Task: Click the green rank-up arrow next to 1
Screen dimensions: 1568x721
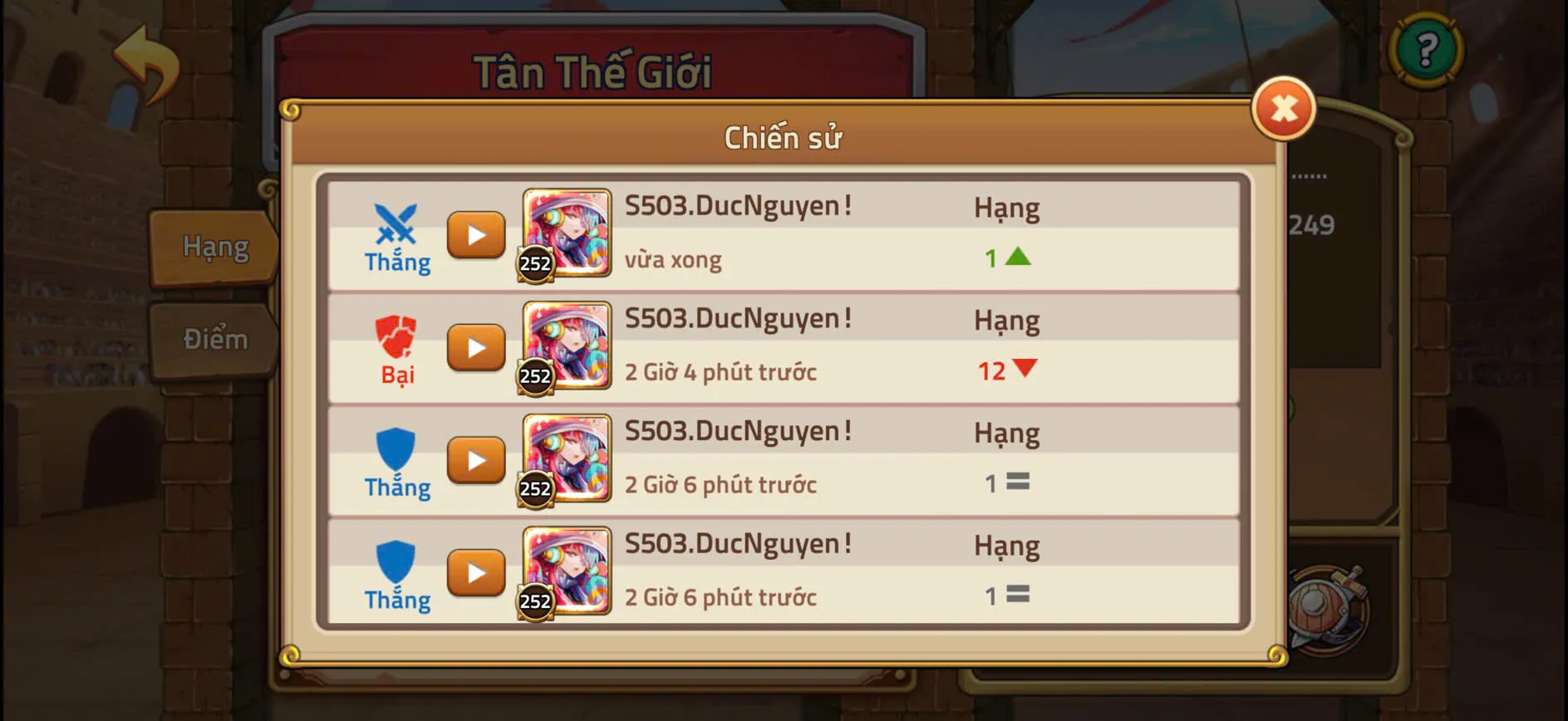Action: (x=1020, y=256)
